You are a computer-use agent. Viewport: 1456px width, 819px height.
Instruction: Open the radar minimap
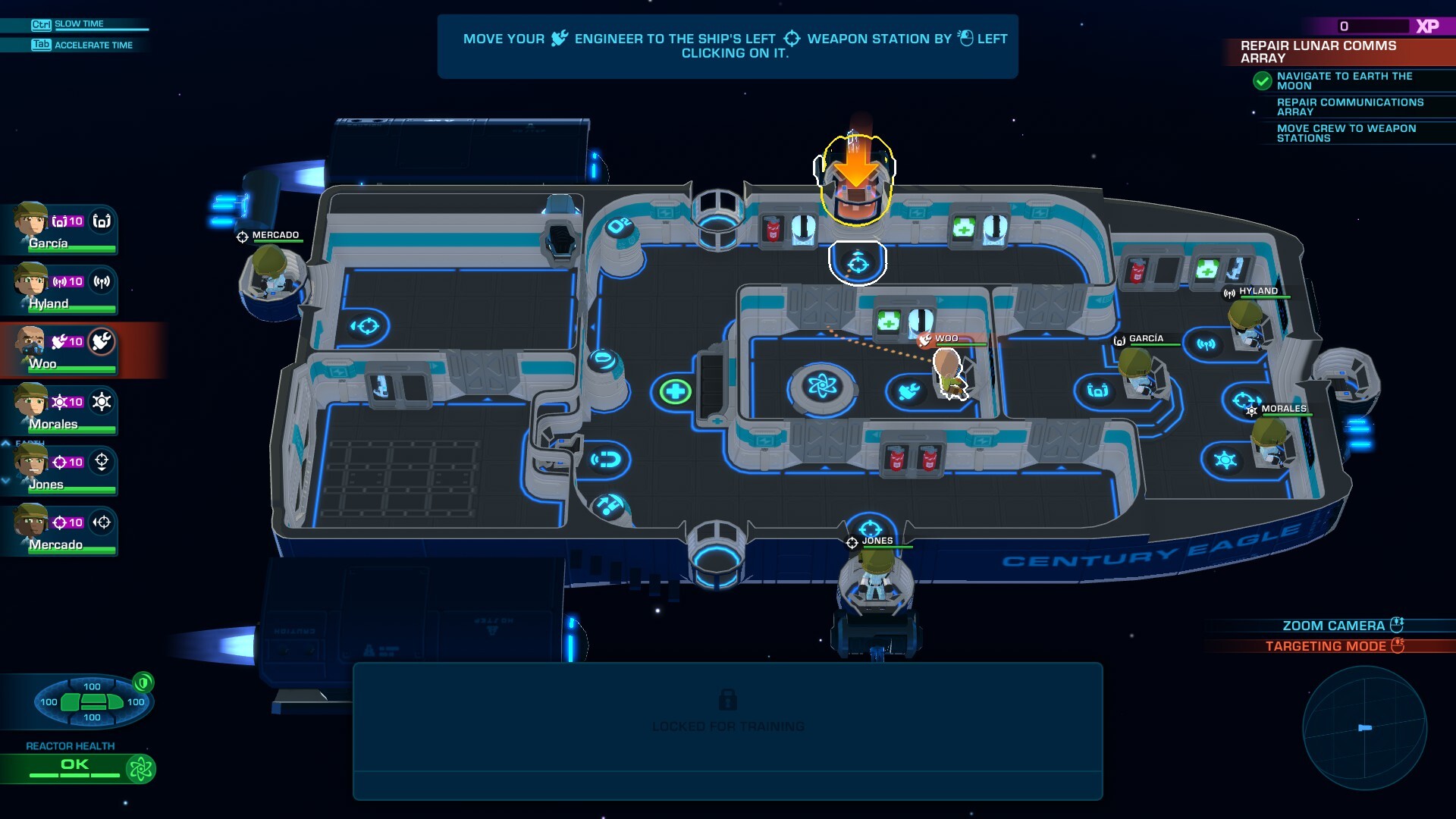[1364, 728]
